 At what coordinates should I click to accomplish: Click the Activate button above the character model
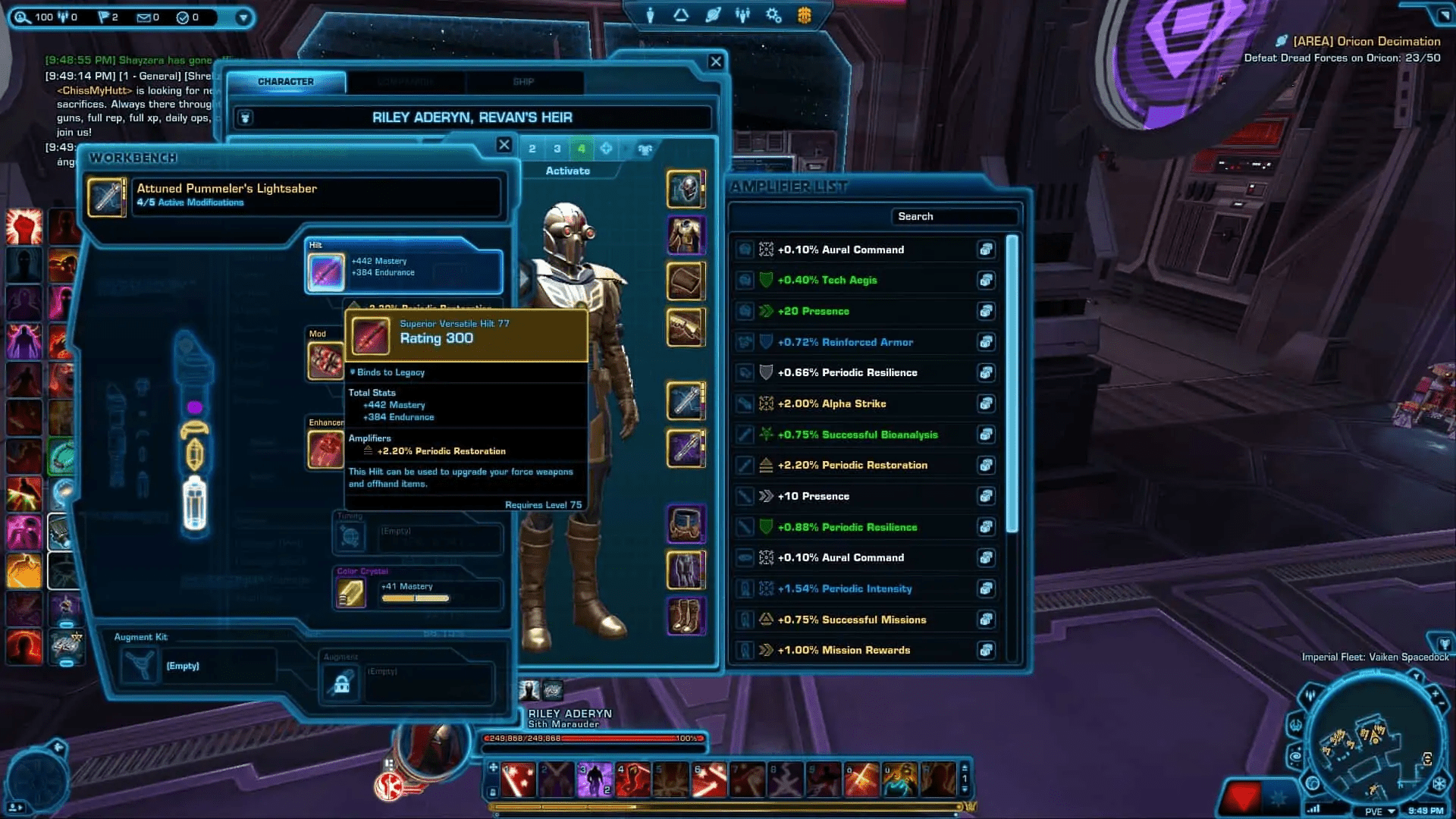(x=567, y=171)
